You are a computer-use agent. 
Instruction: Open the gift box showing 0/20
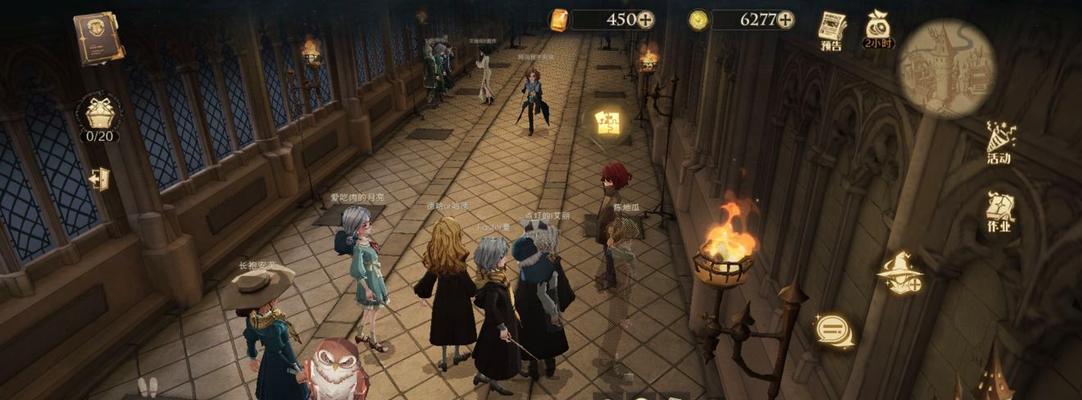[99, 112]
